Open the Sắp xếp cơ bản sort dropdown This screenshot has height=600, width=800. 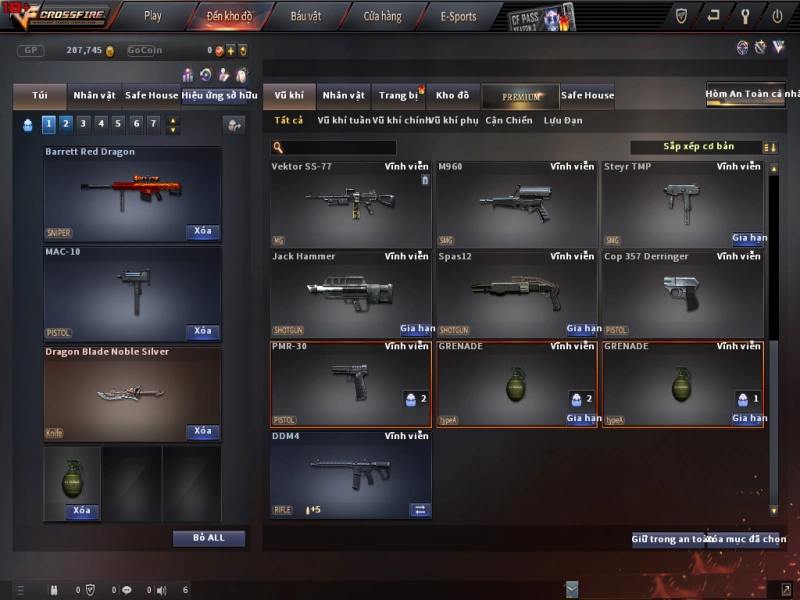click(x=697, y=147)
